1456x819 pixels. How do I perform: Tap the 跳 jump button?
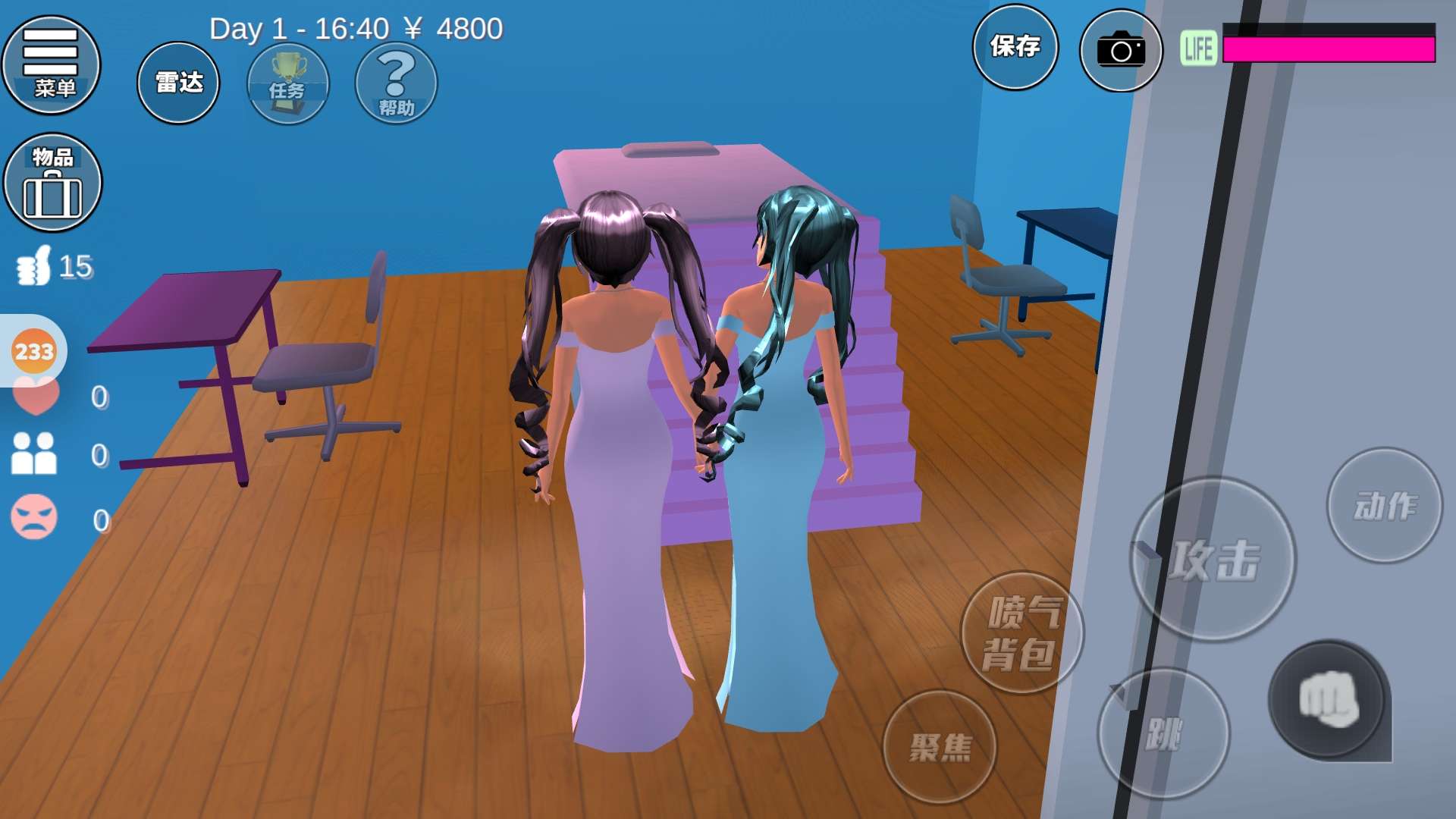1163,733
